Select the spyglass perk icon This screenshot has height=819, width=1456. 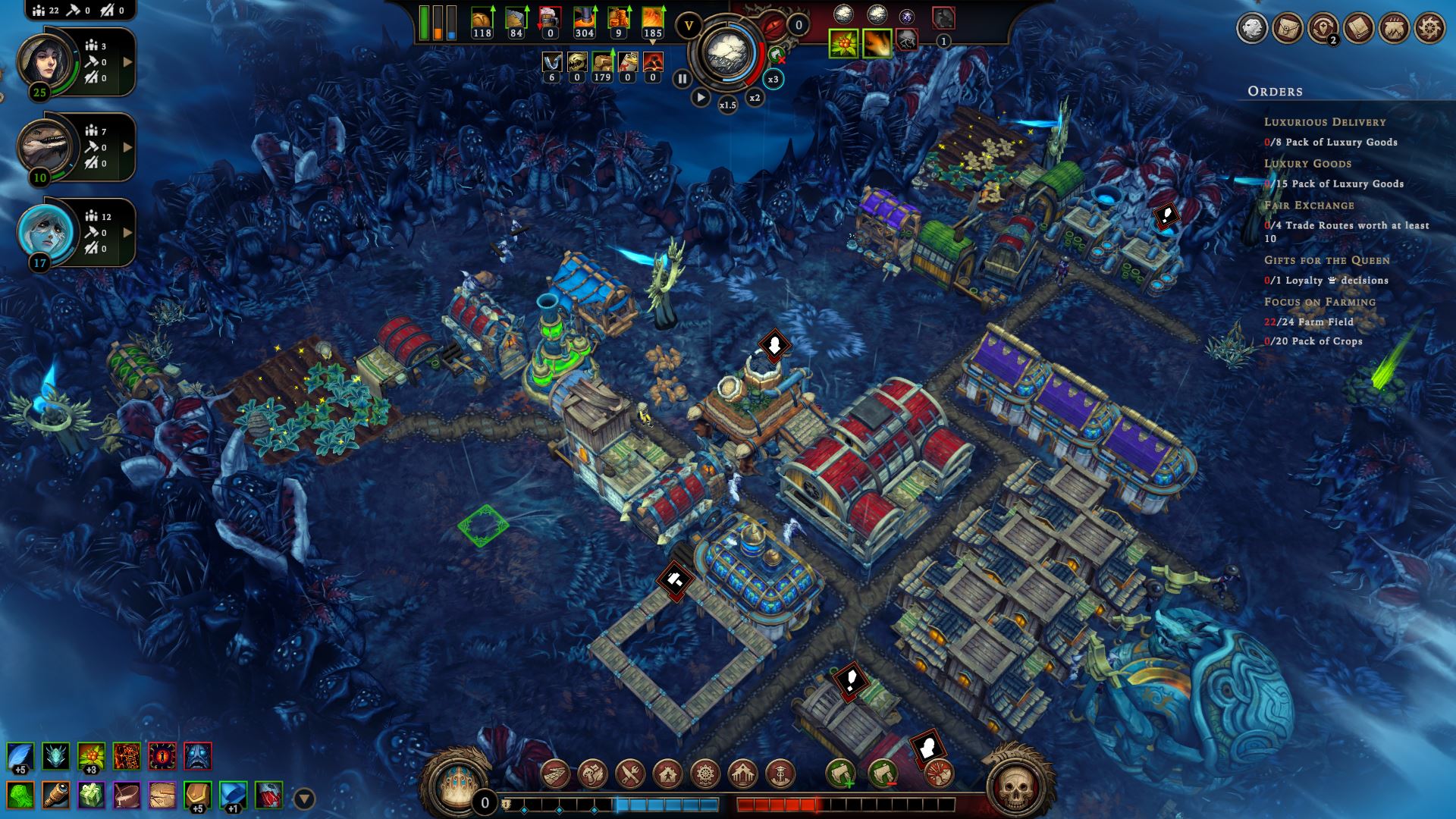[57, 795]
